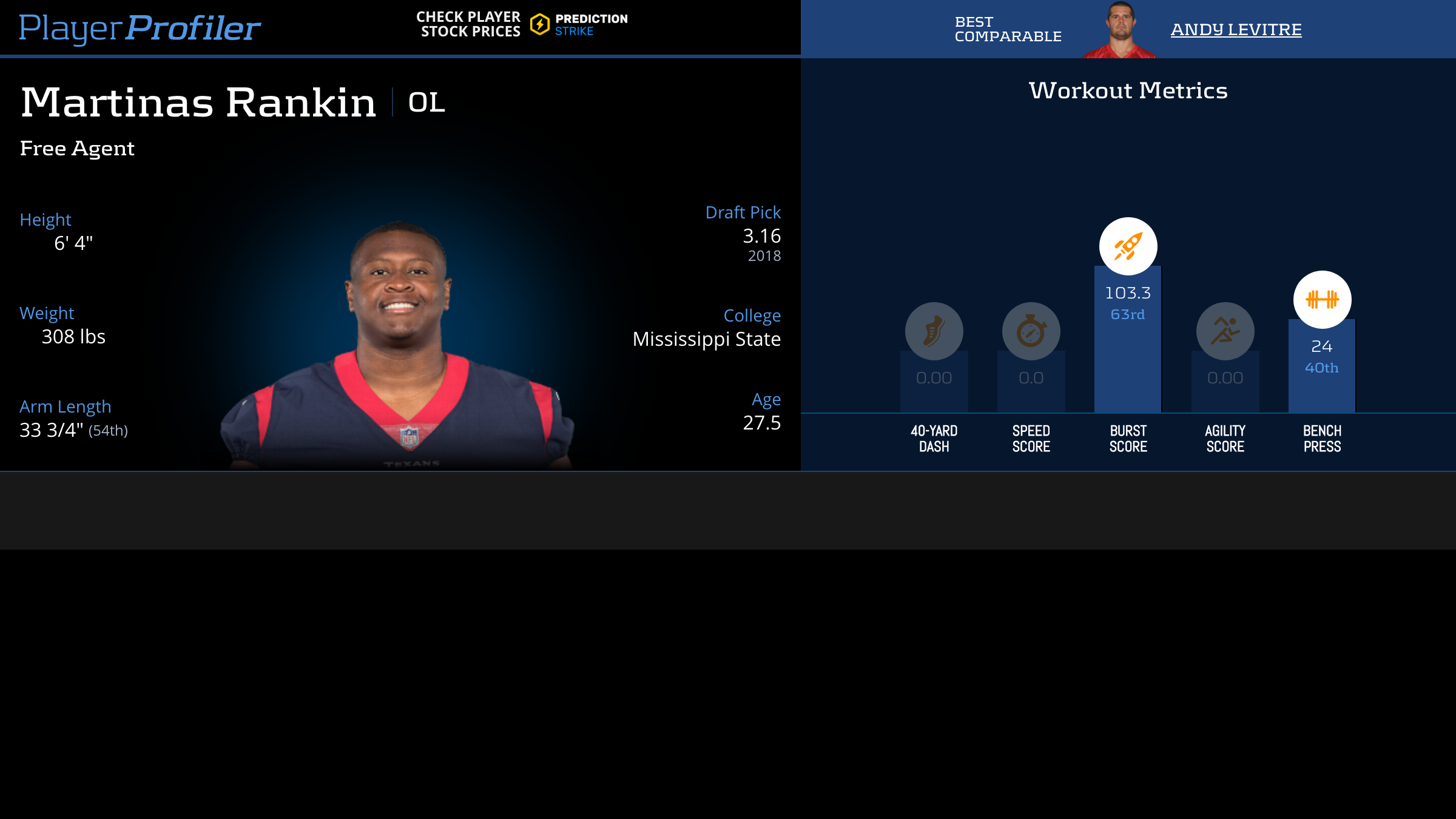Open the PlayerProfiler home logo

140,28
